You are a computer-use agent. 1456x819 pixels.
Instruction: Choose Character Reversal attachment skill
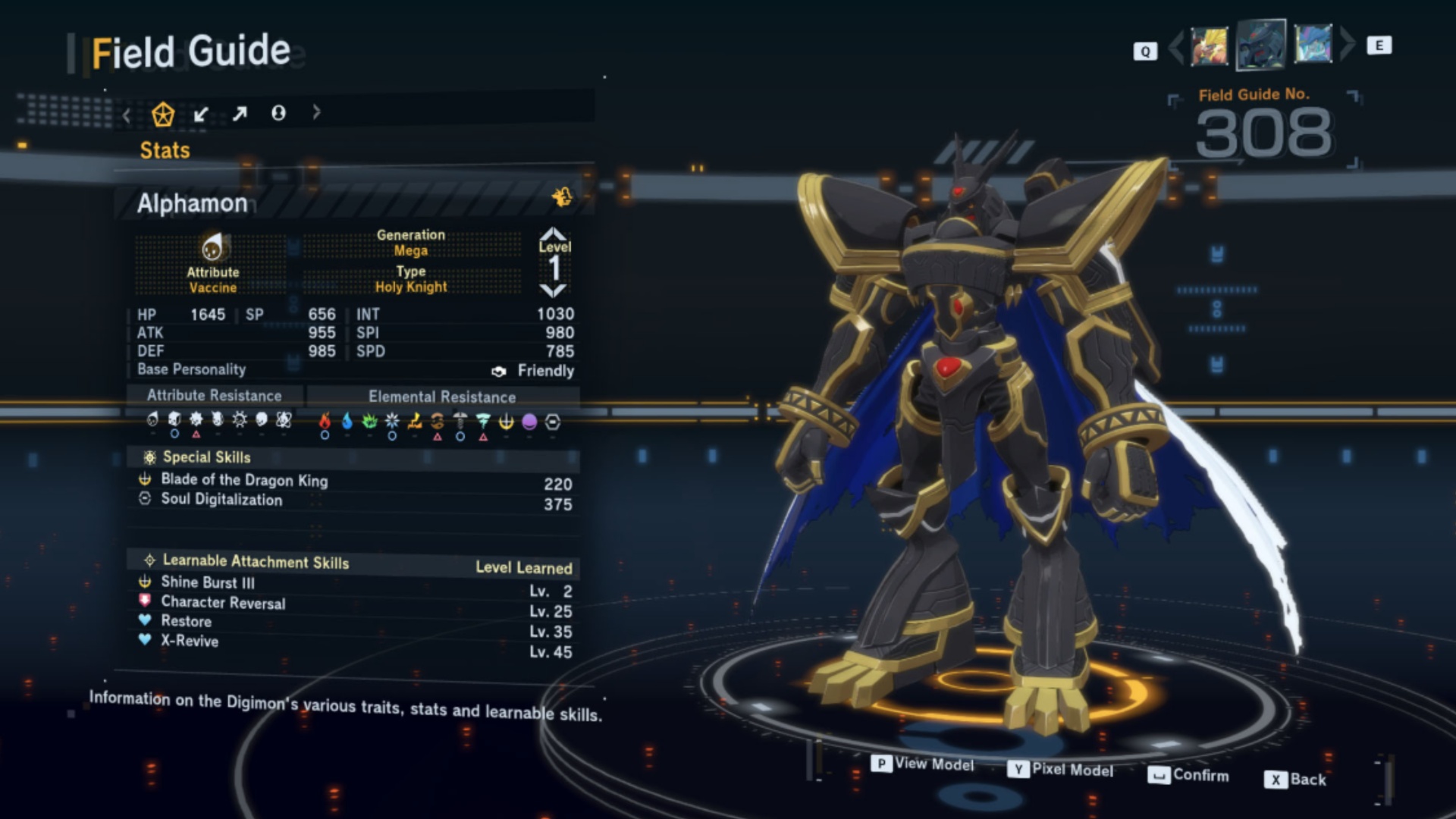pyautogui.click(x=223, y=602)
